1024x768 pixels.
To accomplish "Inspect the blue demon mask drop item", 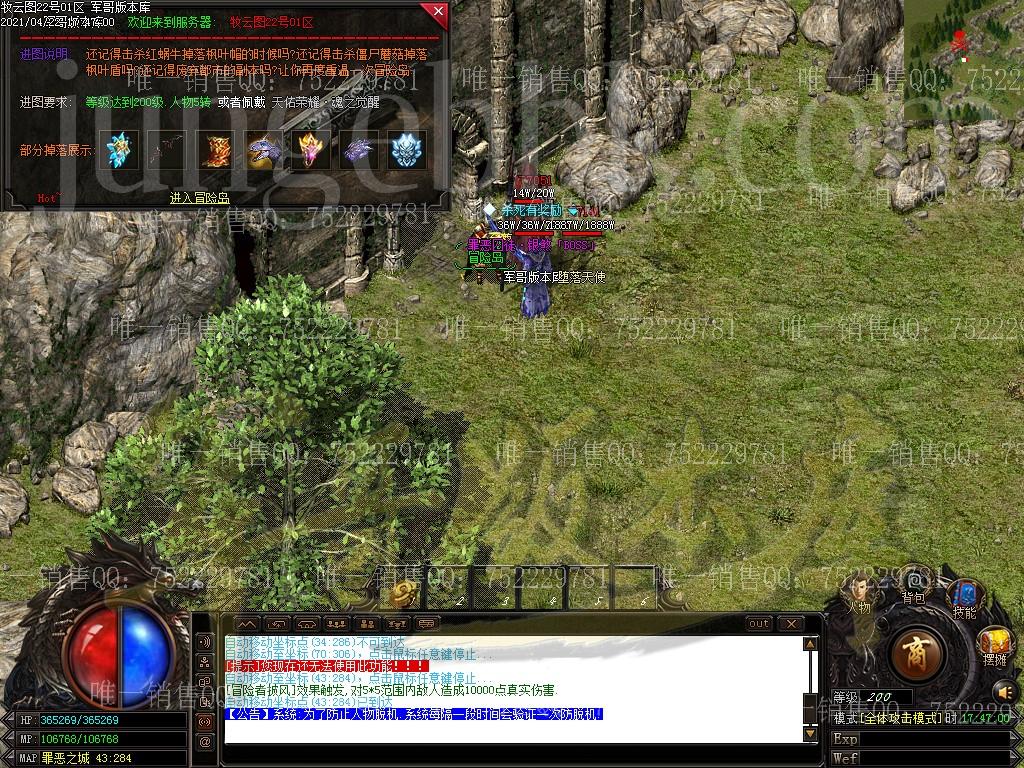I will coord(408,149).
